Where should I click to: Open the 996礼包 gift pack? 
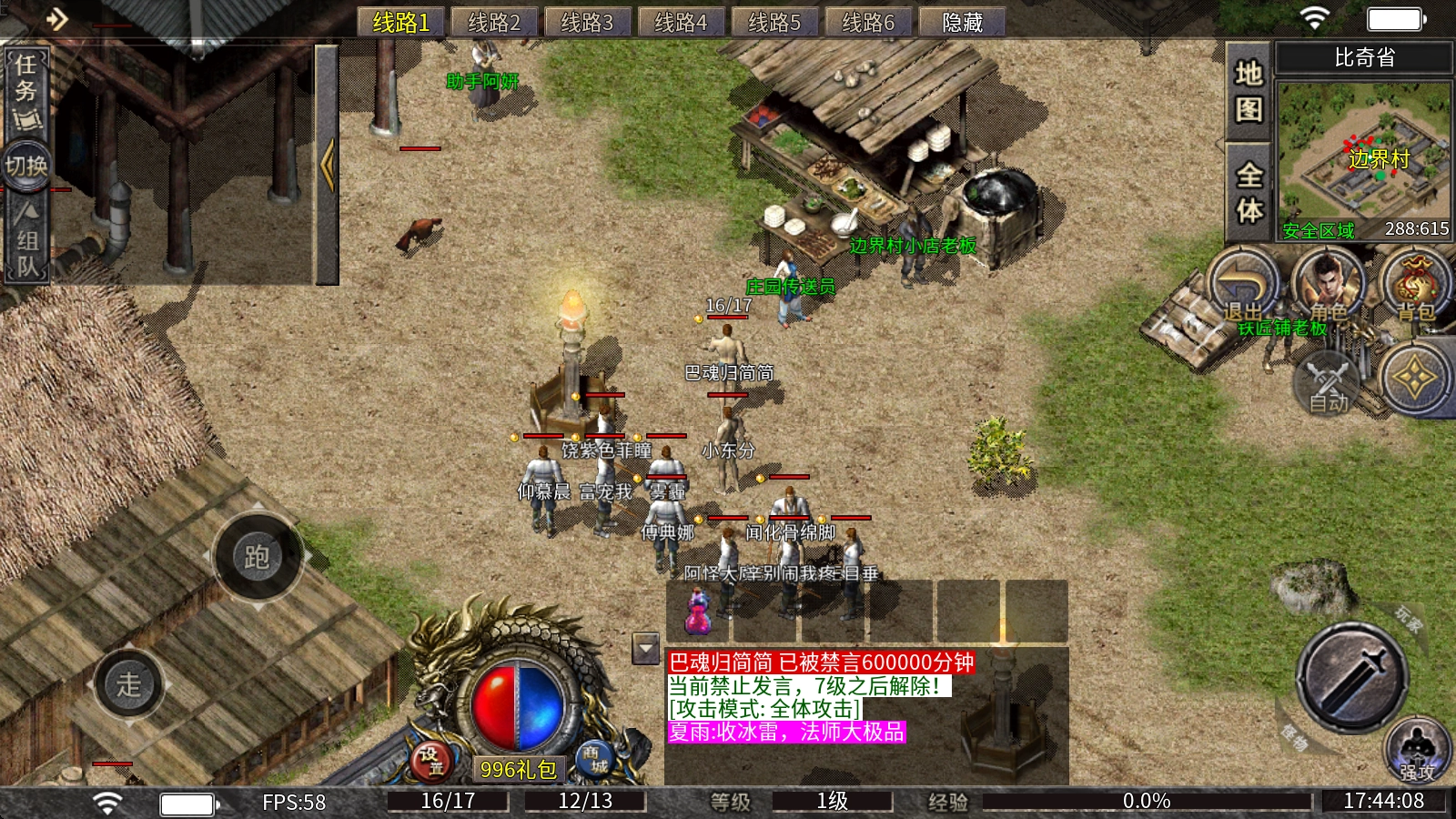click(518, 770)
